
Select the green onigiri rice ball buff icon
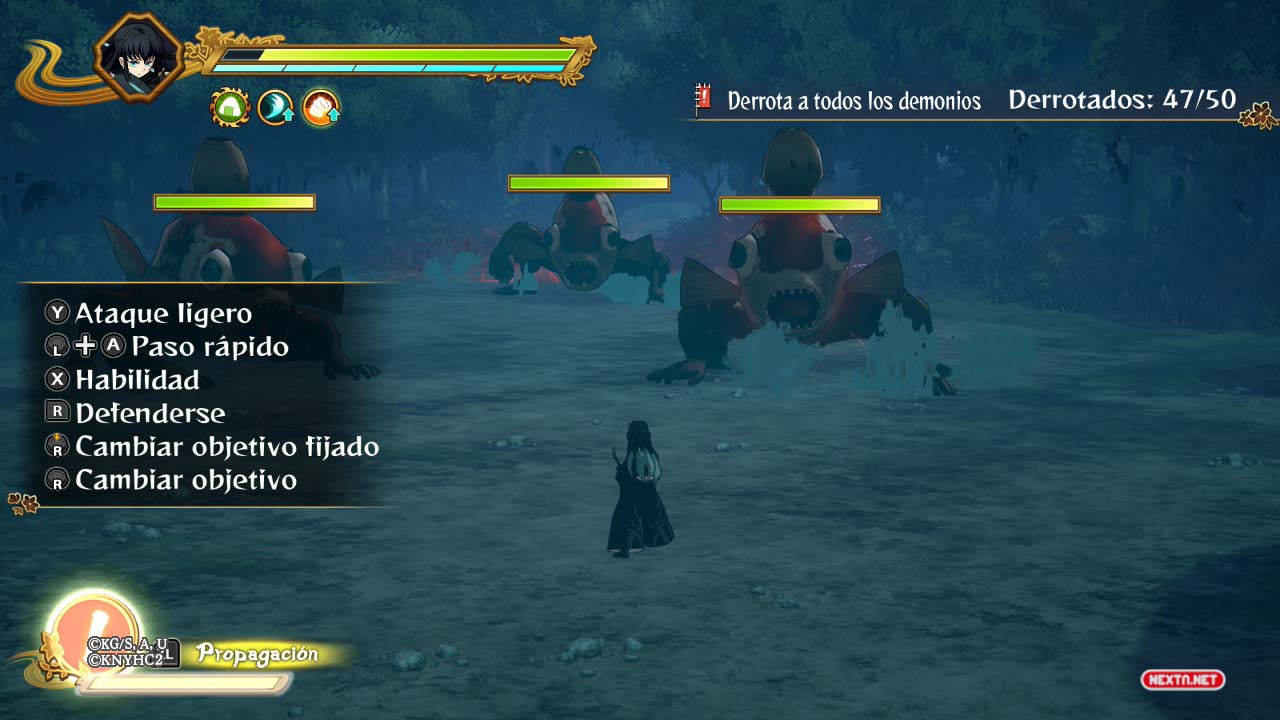230,107
